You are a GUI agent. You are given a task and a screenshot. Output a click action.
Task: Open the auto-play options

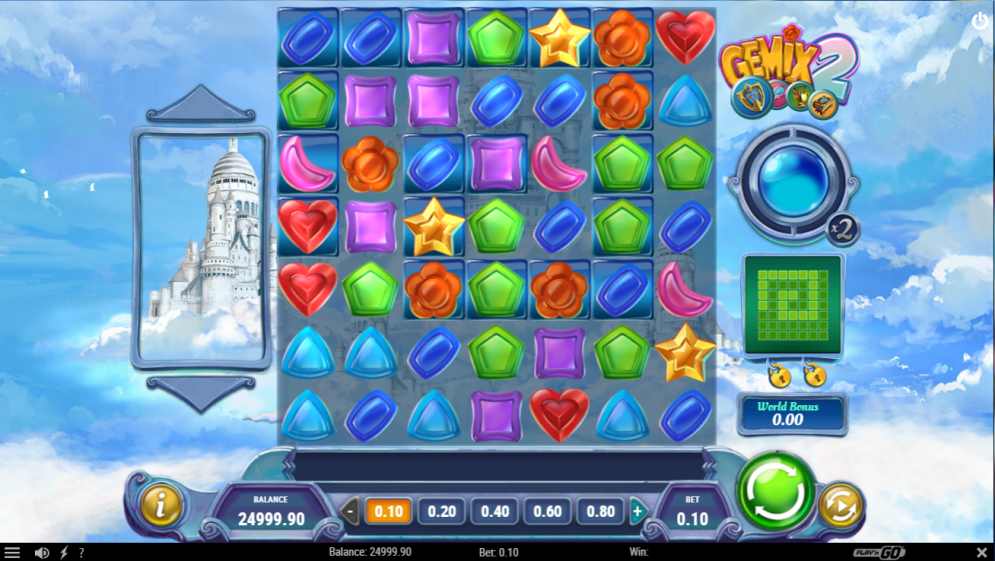click(840, 506)
